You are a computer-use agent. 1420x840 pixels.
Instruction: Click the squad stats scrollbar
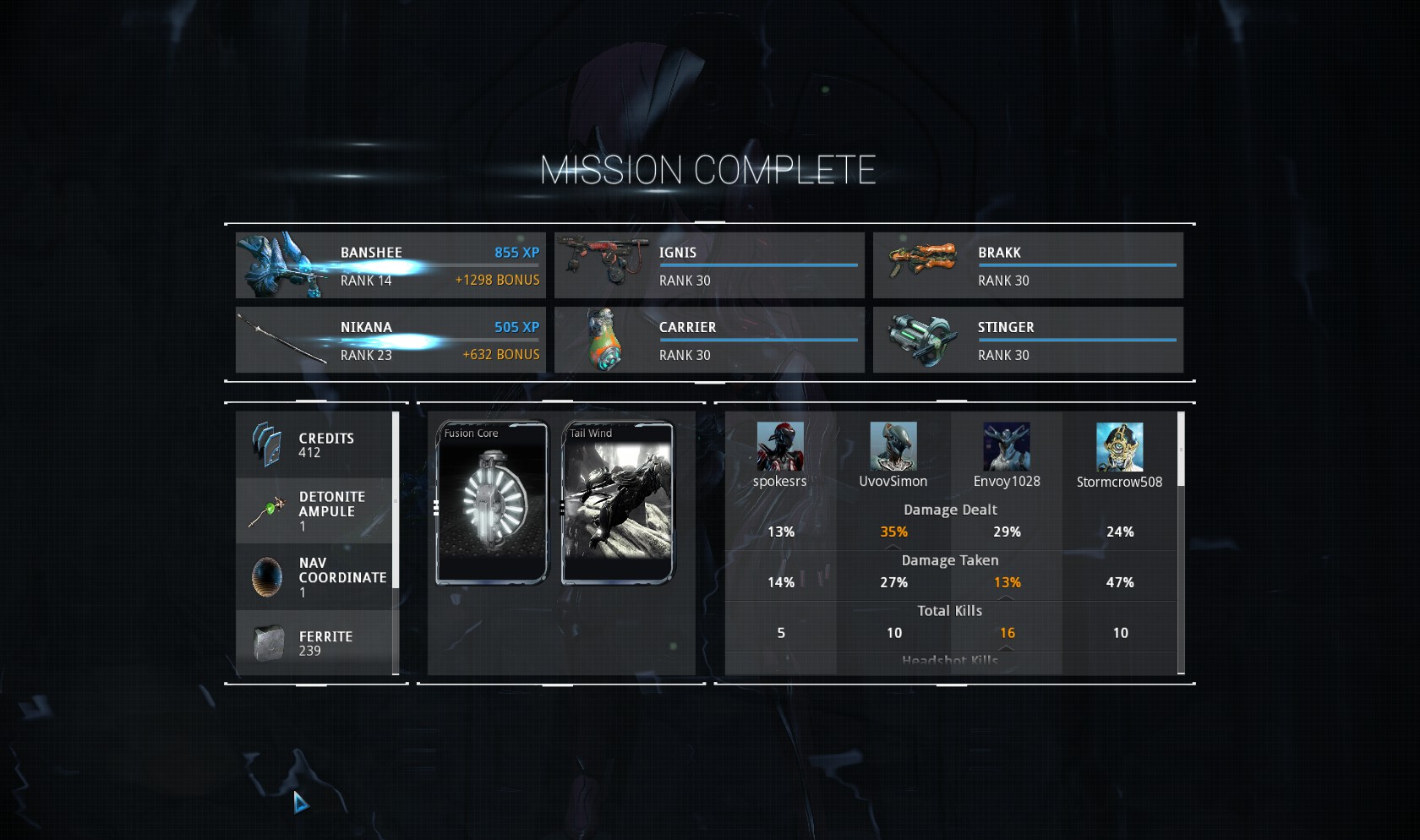[x=1181, y=450]
